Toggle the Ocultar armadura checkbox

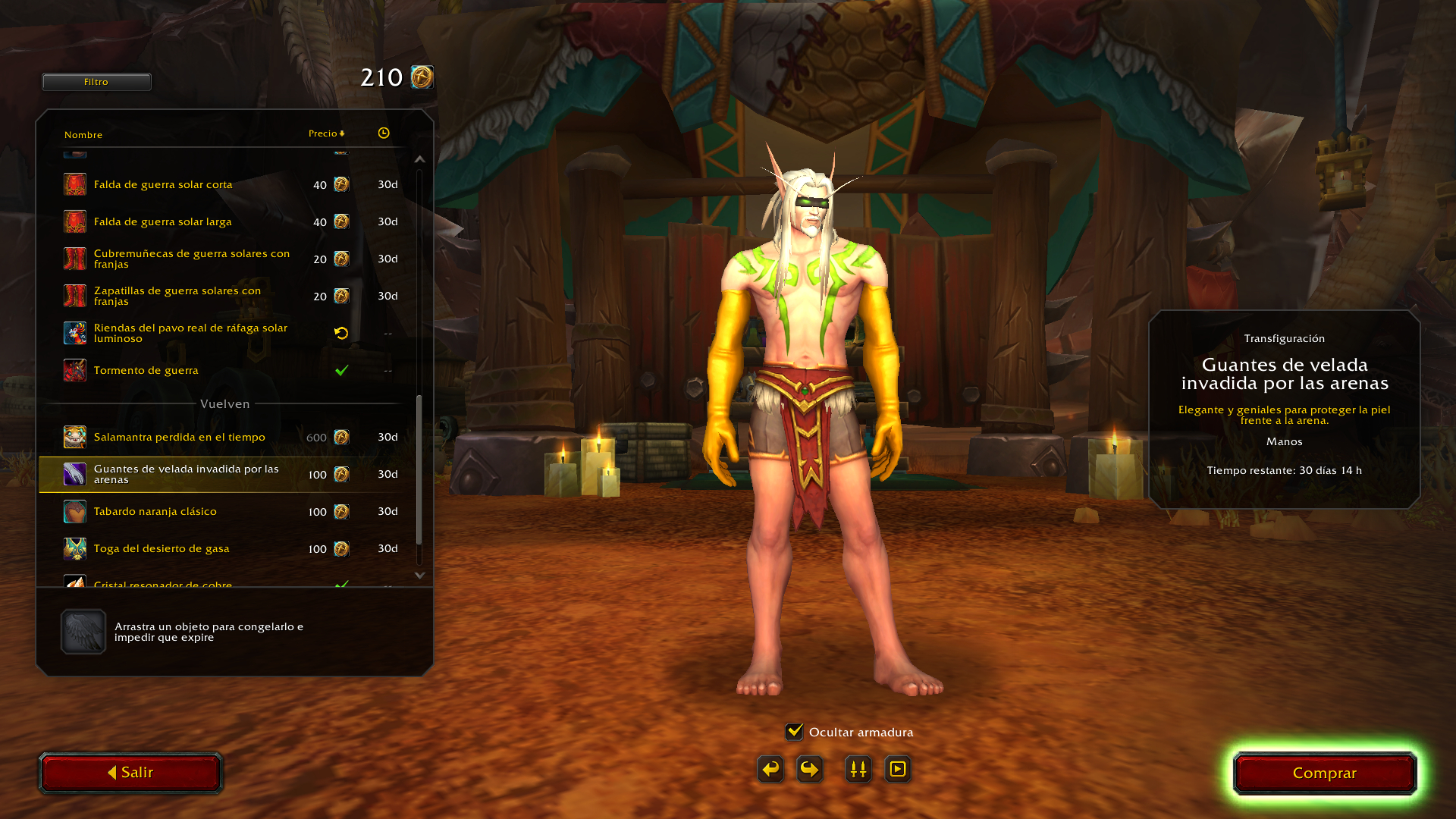794,732
